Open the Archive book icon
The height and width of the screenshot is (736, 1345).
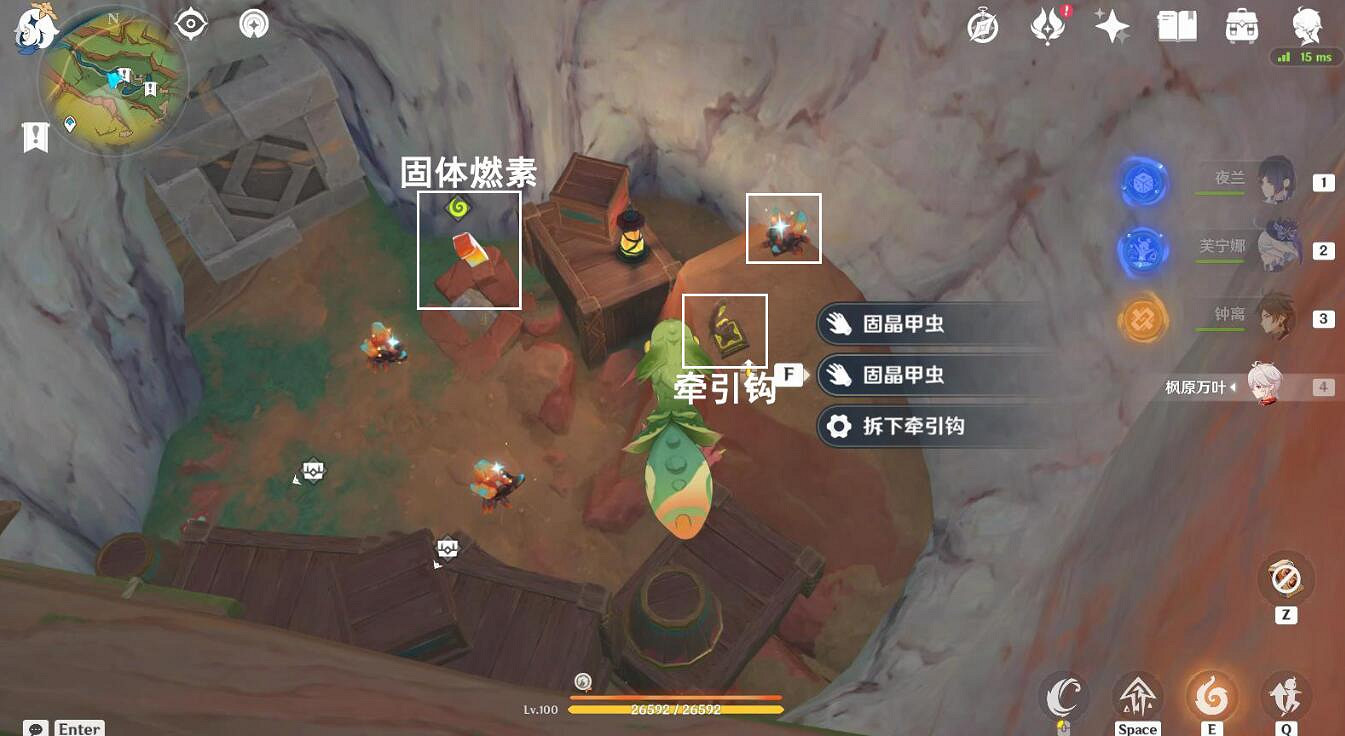point(1176,26)
